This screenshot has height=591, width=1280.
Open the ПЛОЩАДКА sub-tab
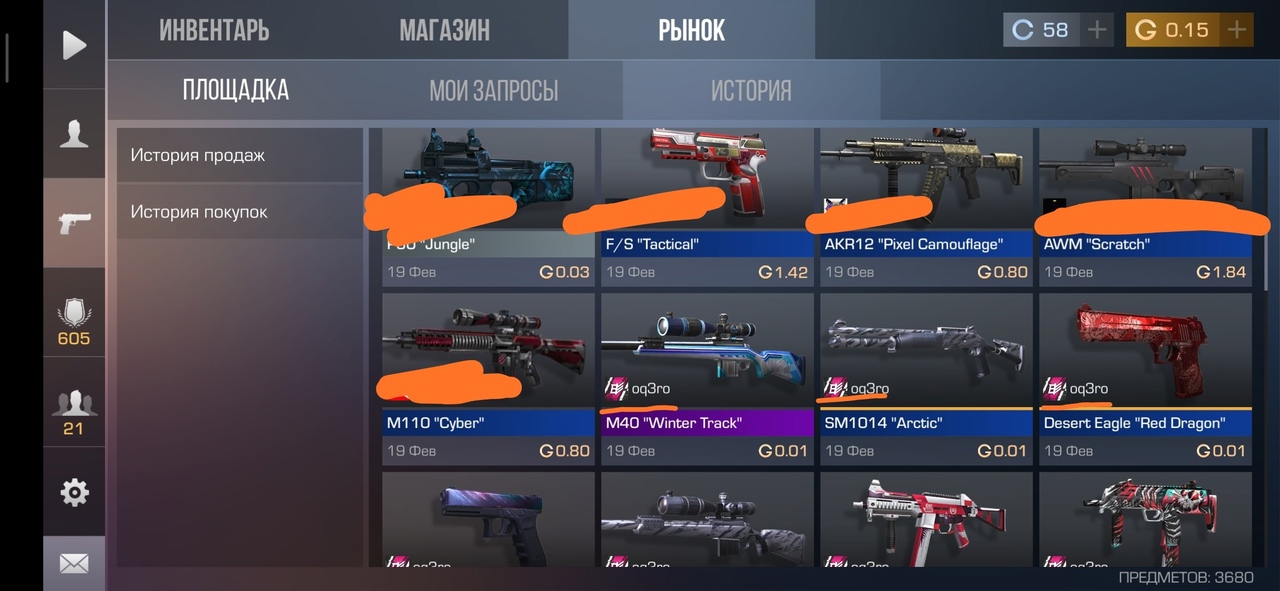[x=236, y=91]
